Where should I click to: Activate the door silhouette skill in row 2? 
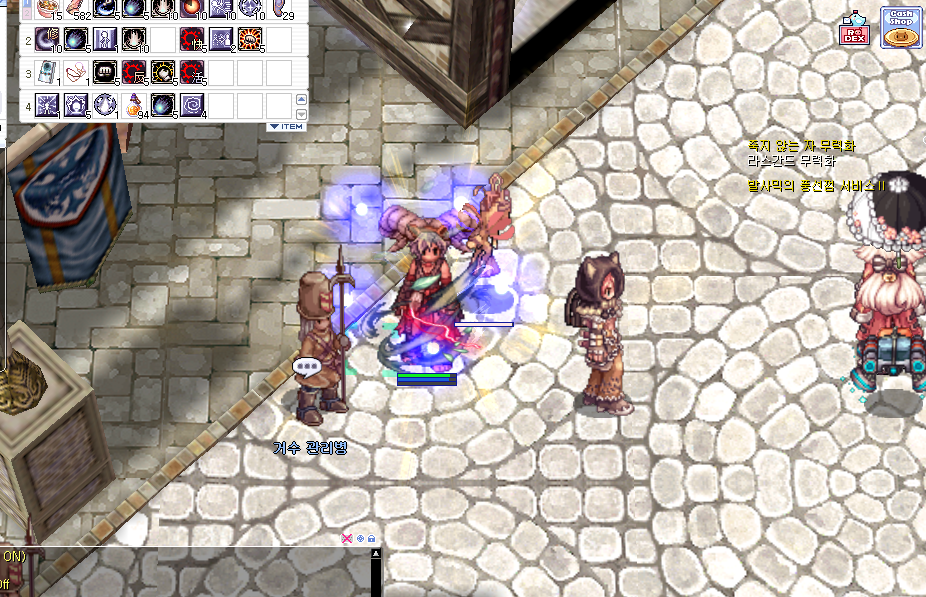coord(105,40)
